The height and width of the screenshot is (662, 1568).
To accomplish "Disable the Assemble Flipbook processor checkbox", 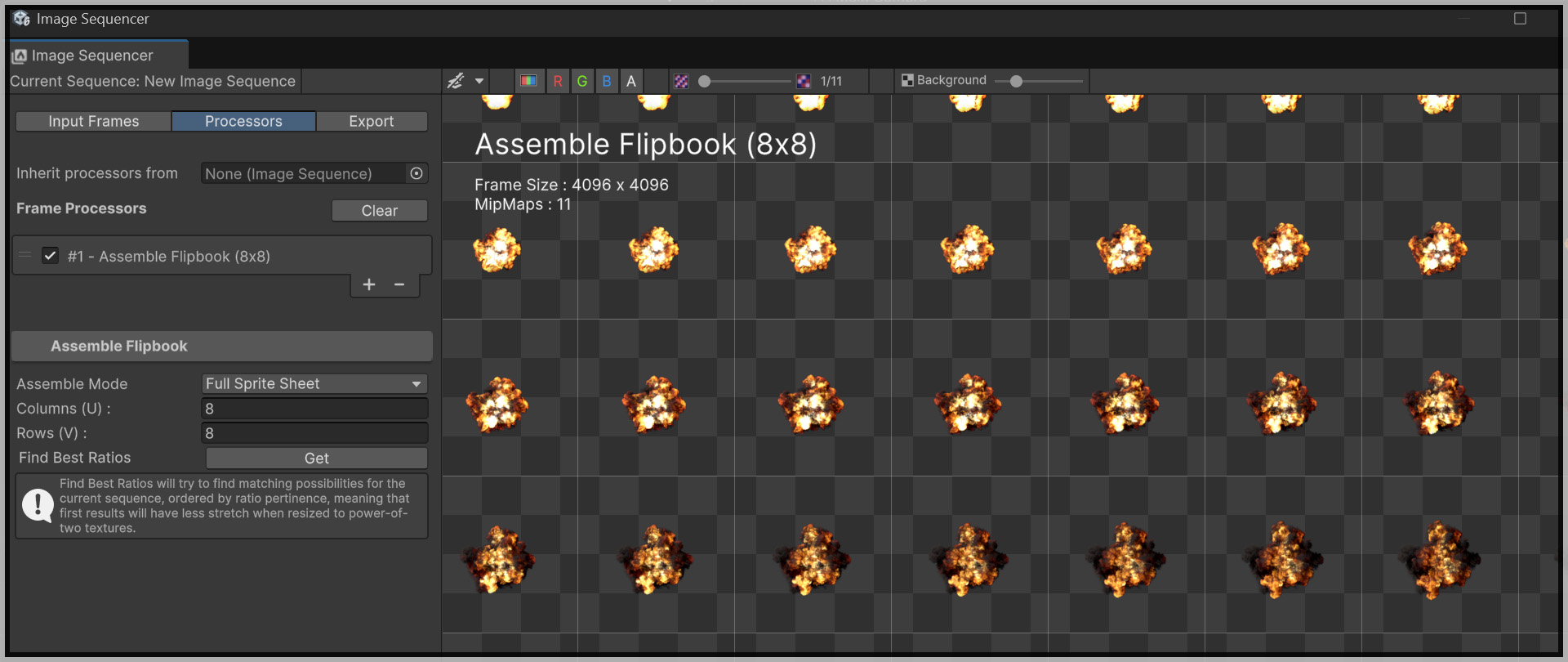I will coord(50,256).
